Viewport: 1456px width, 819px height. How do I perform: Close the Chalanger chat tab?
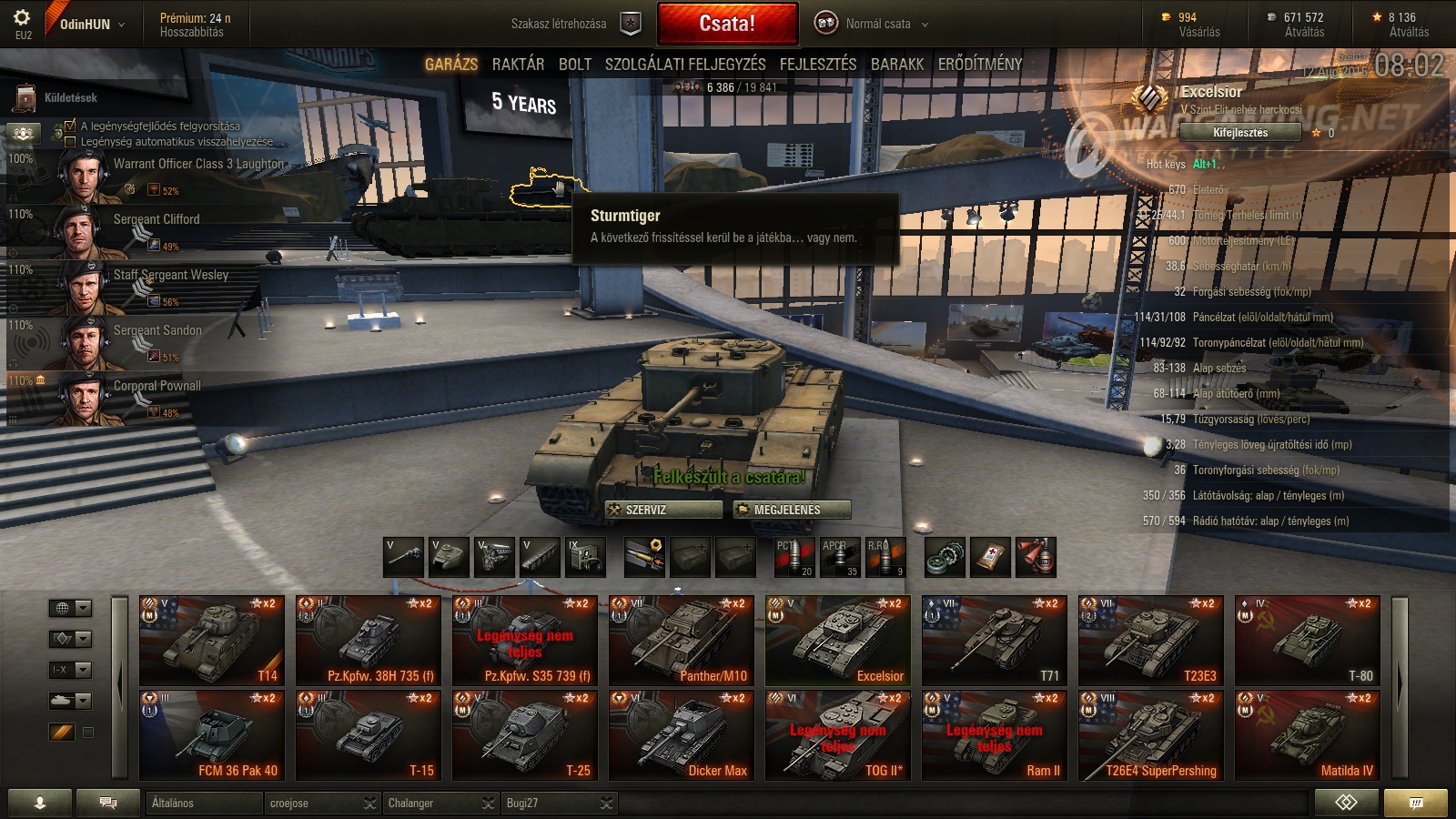[489, 804]
